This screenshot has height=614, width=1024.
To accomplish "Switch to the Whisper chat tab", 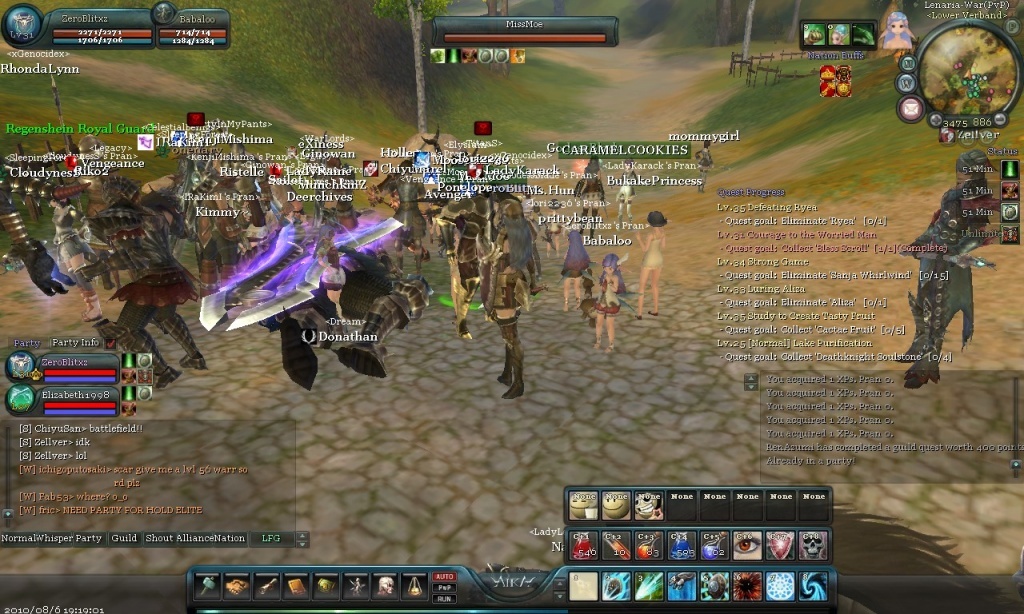I will click(57, 538).
